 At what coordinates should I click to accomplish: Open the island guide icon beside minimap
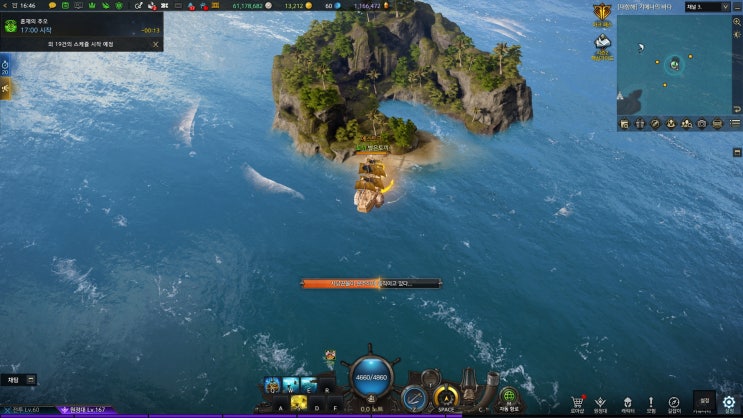pyautogui.click(x=602, y=43)
